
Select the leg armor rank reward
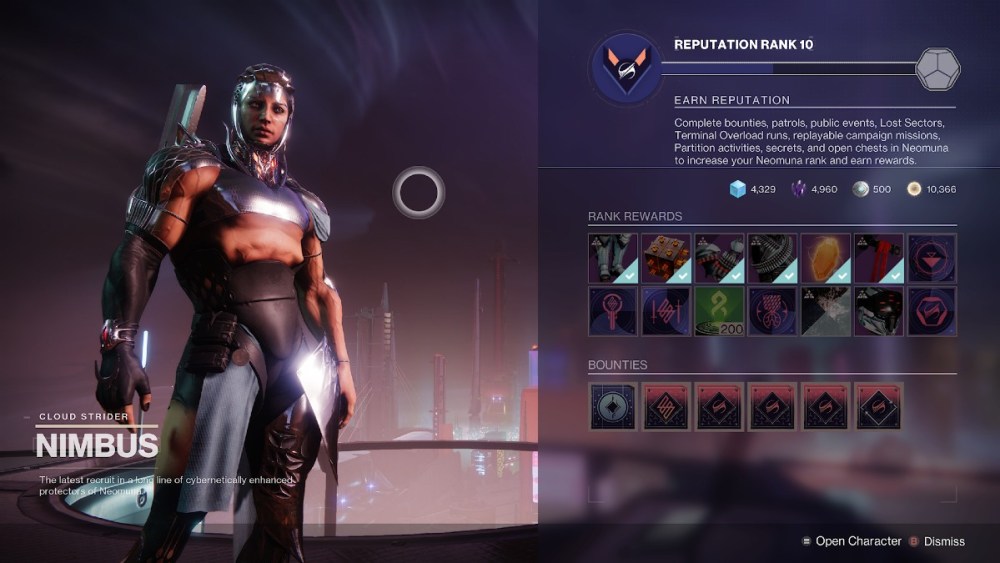tap(613, 258)
